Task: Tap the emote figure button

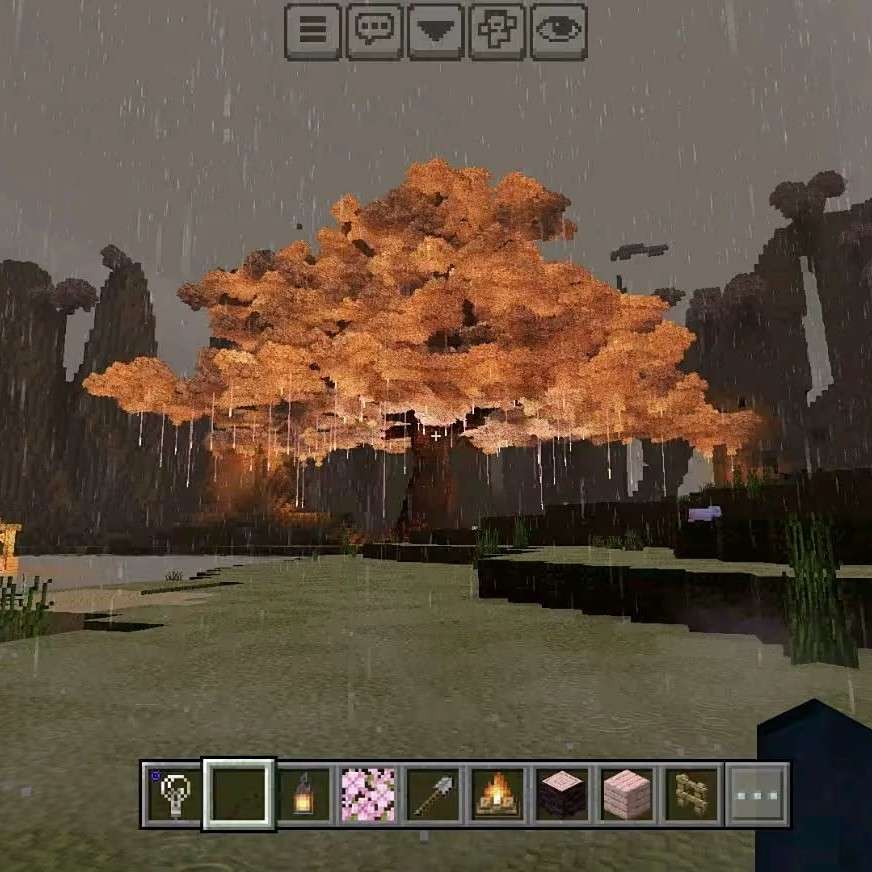Action: [x=497, y=31]
